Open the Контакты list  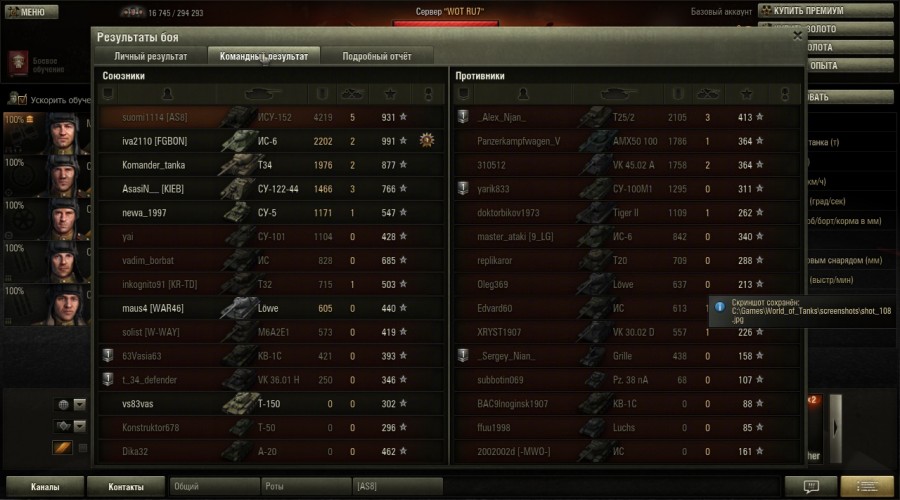(x=125, y=487)
